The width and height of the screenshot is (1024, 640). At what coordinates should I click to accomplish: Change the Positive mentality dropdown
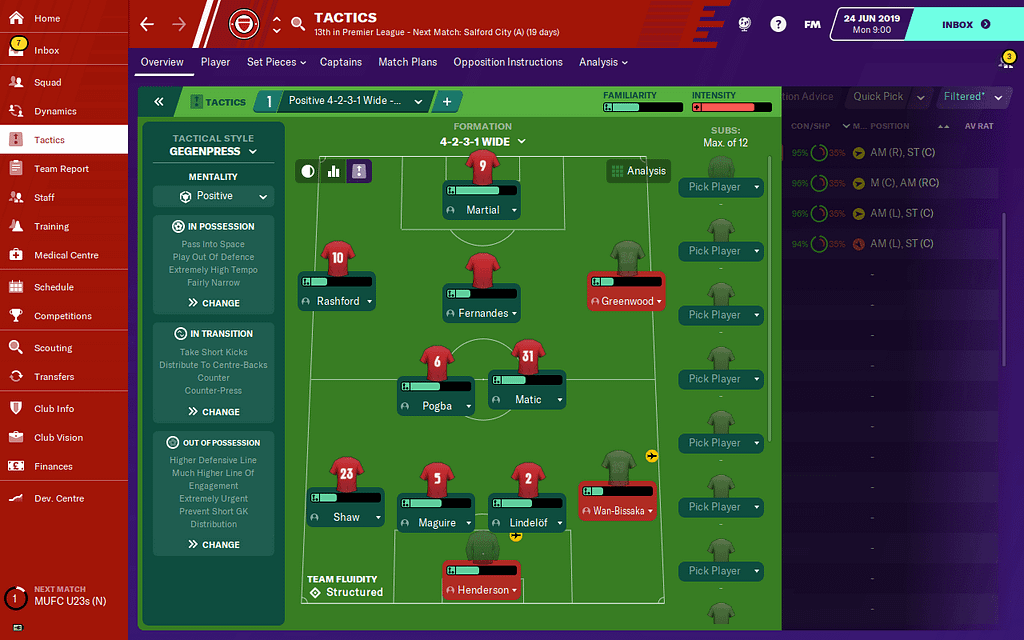[x=212, y=197]
